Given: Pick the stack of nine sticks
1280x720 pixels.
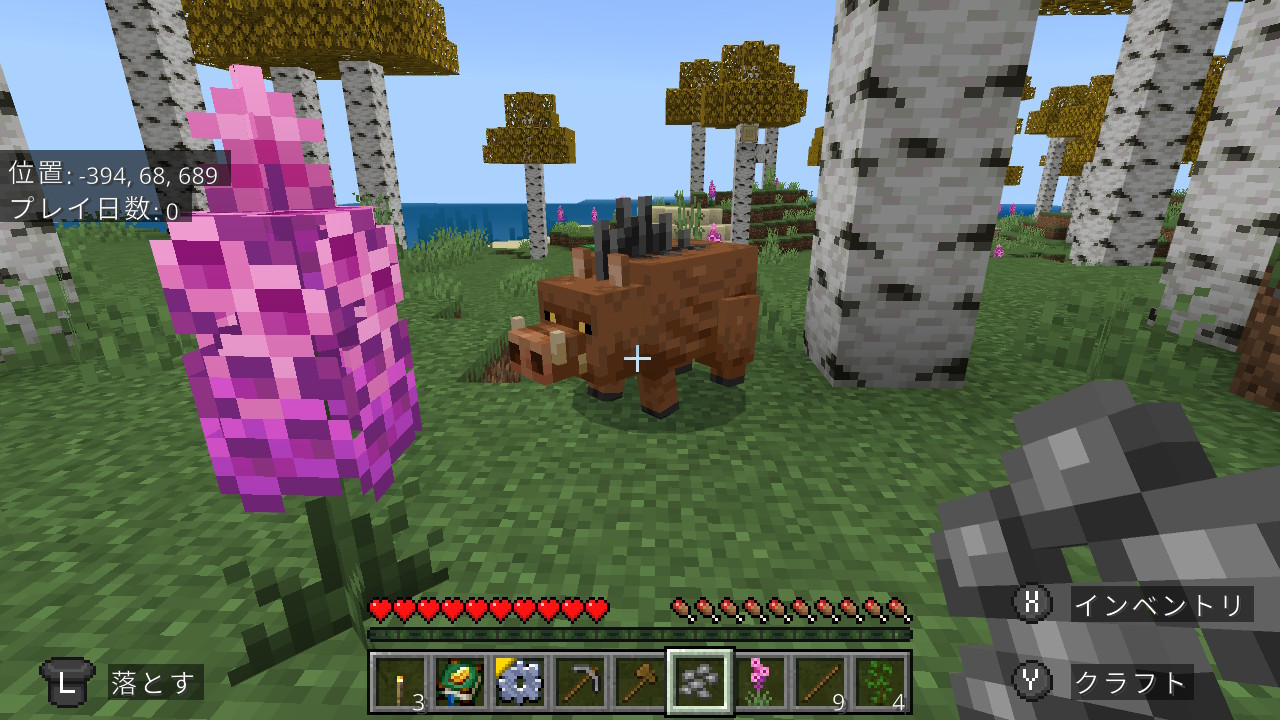Looking at the screenshot, I should point(820,682).
